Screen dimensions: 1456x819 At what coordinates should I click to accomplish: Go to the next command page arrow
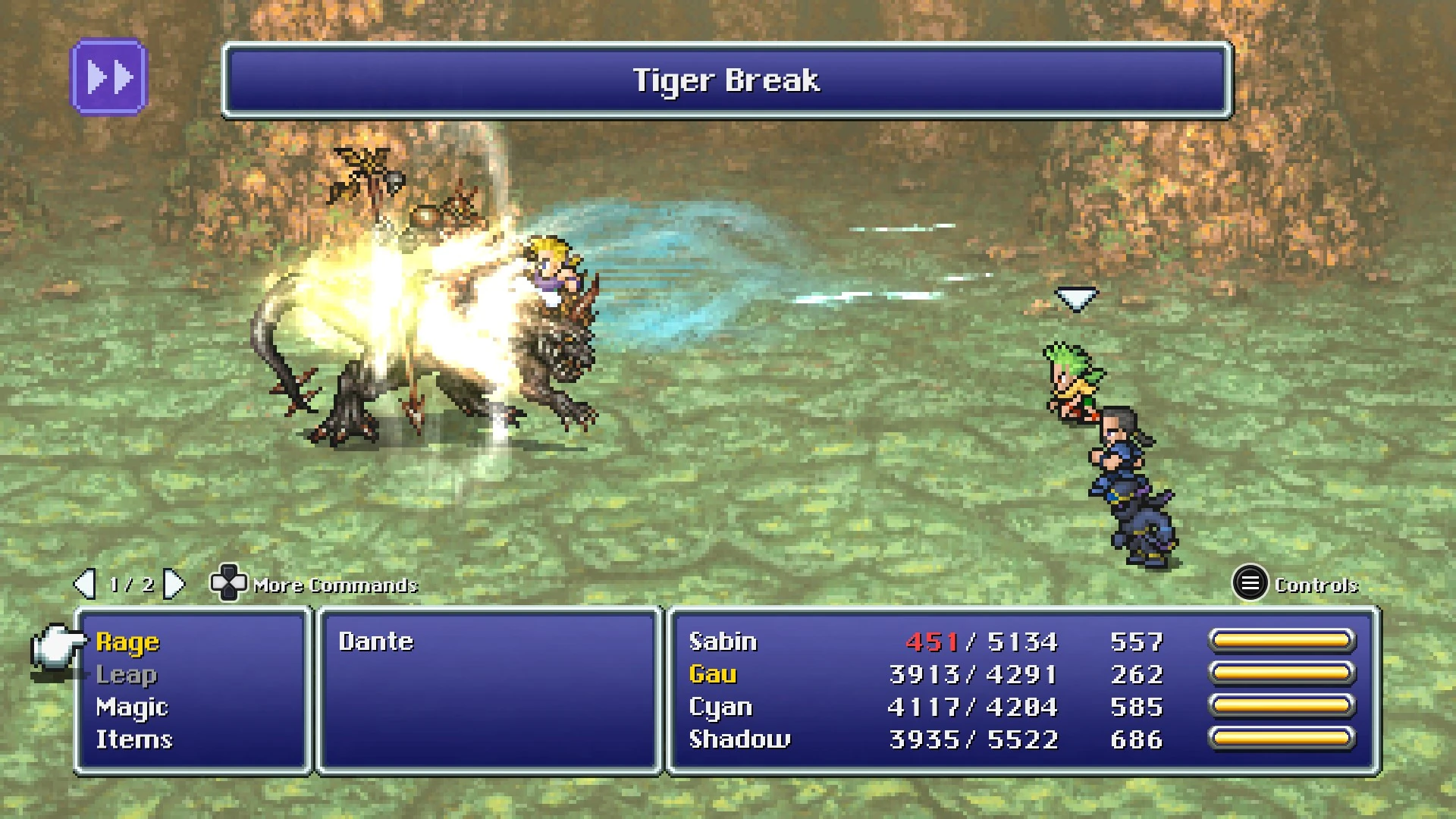pyautogui.click(x=174, y=584)
